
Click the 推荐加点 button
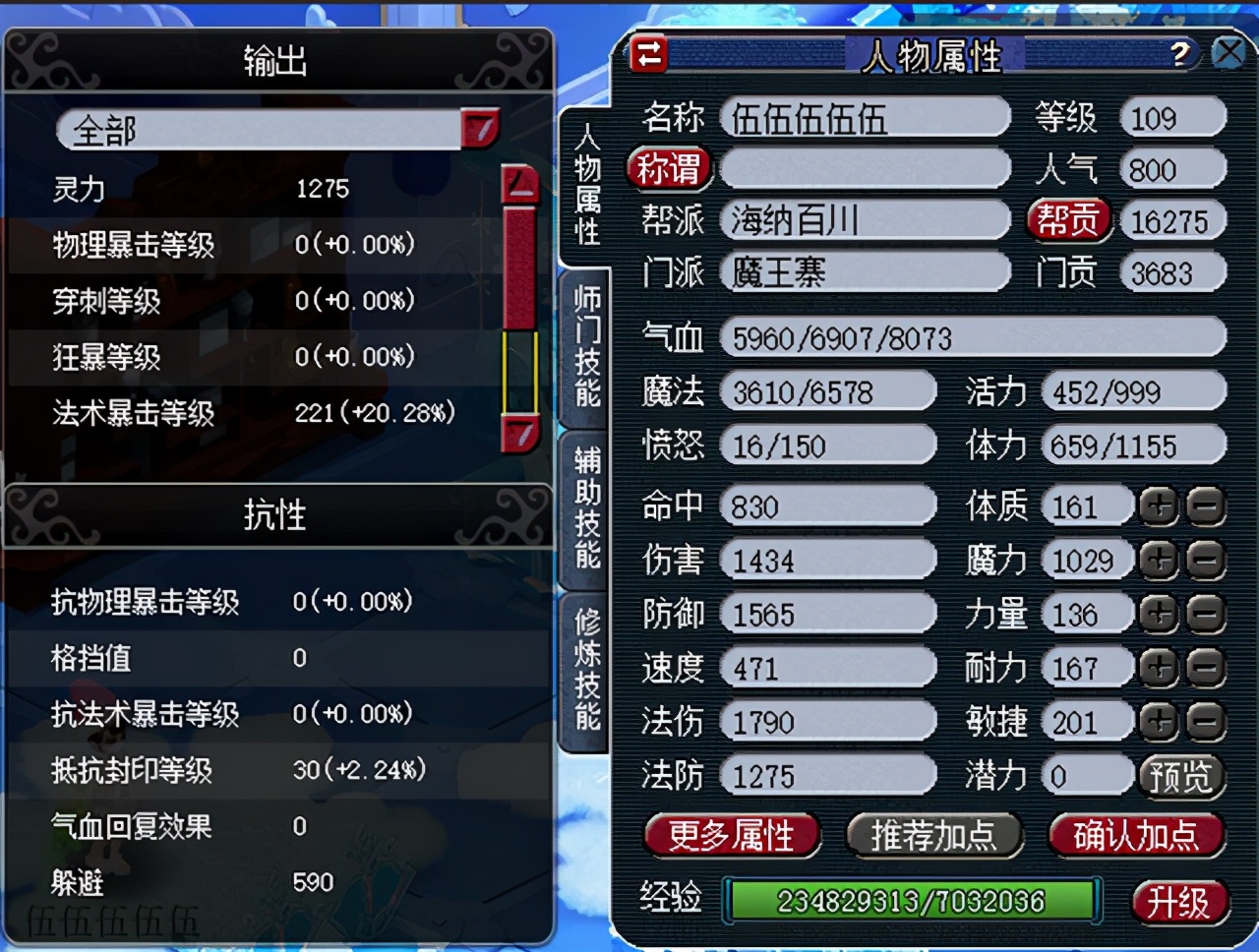[x=934, y=836]
